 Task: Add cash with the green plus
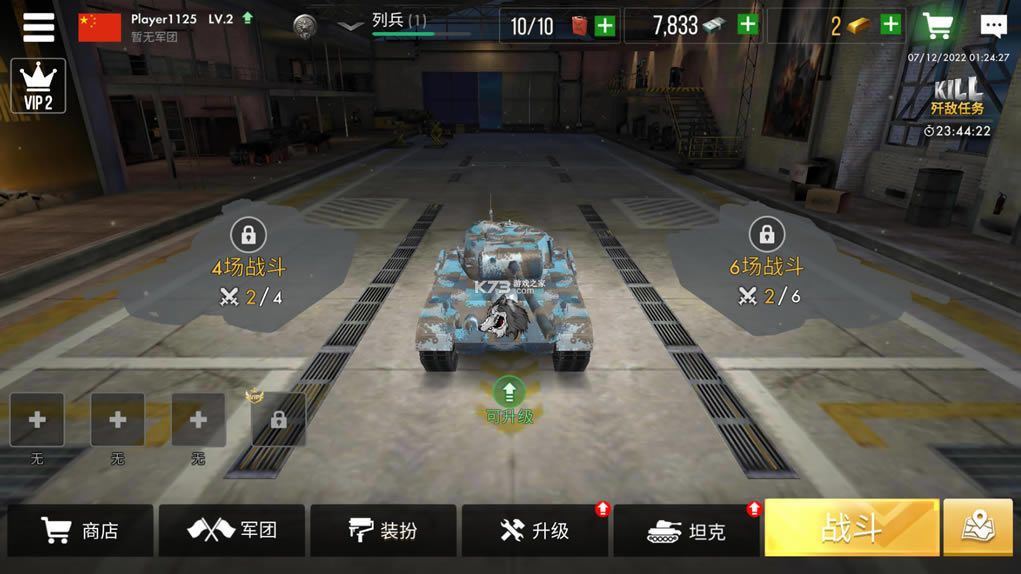747,26
